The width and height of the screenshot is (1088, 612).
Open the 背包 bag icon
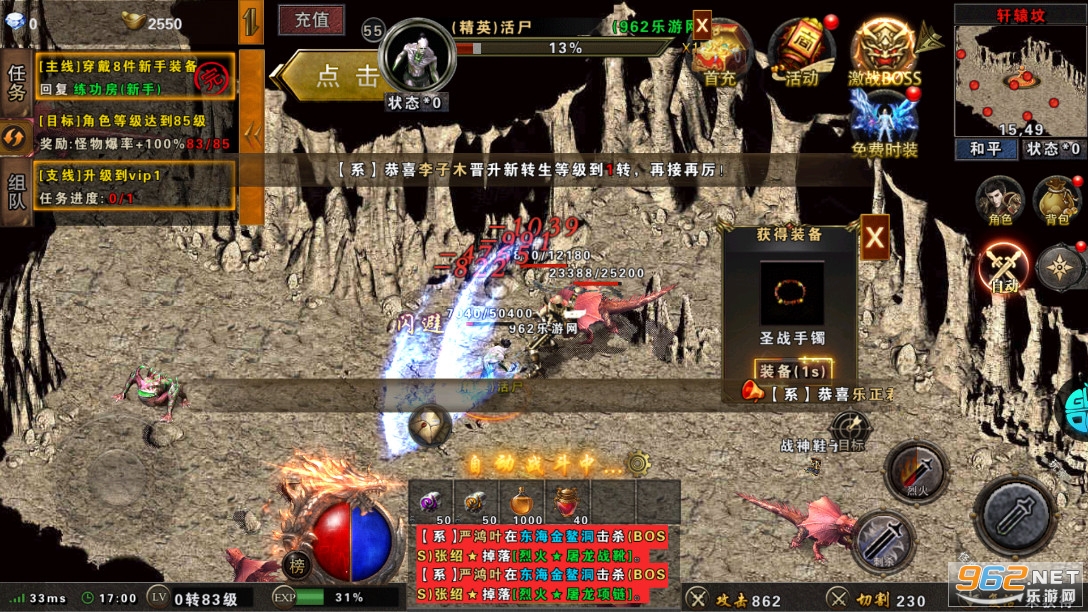pyautogui.click(x=1056, y=201)
